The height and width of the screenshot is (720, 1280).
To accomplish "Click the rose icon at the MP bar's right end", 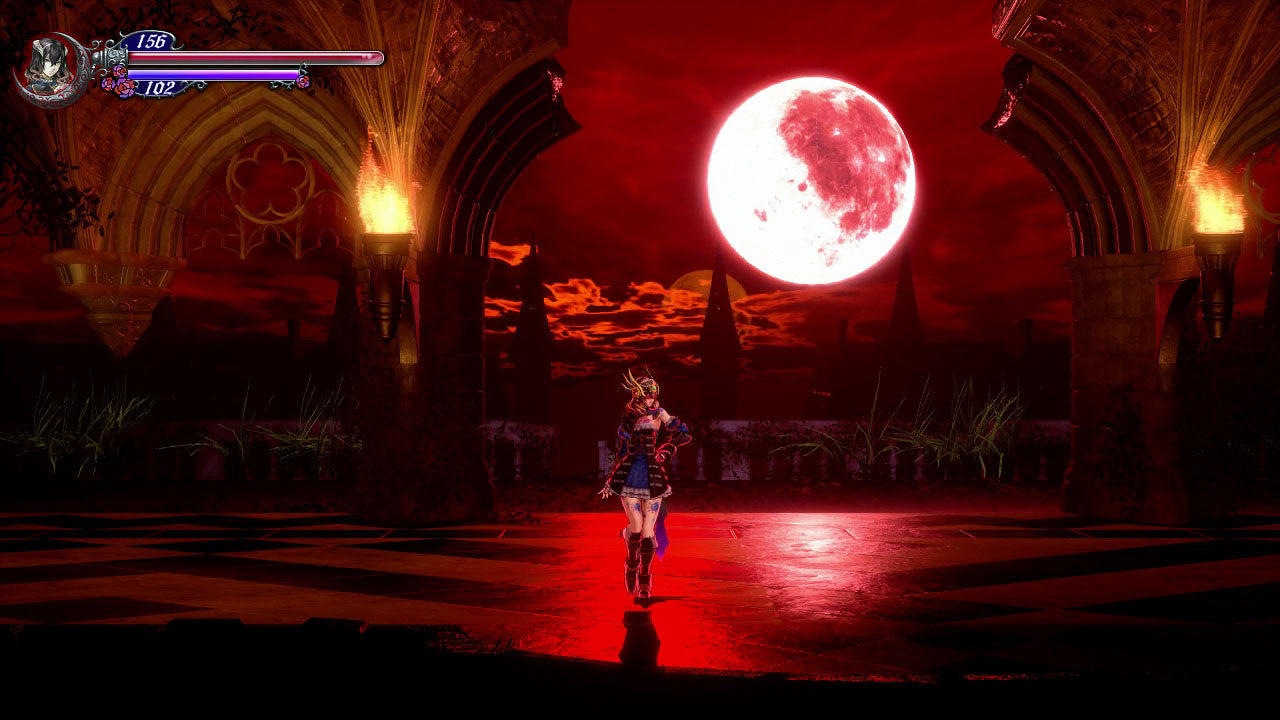I will pos(302,79).
